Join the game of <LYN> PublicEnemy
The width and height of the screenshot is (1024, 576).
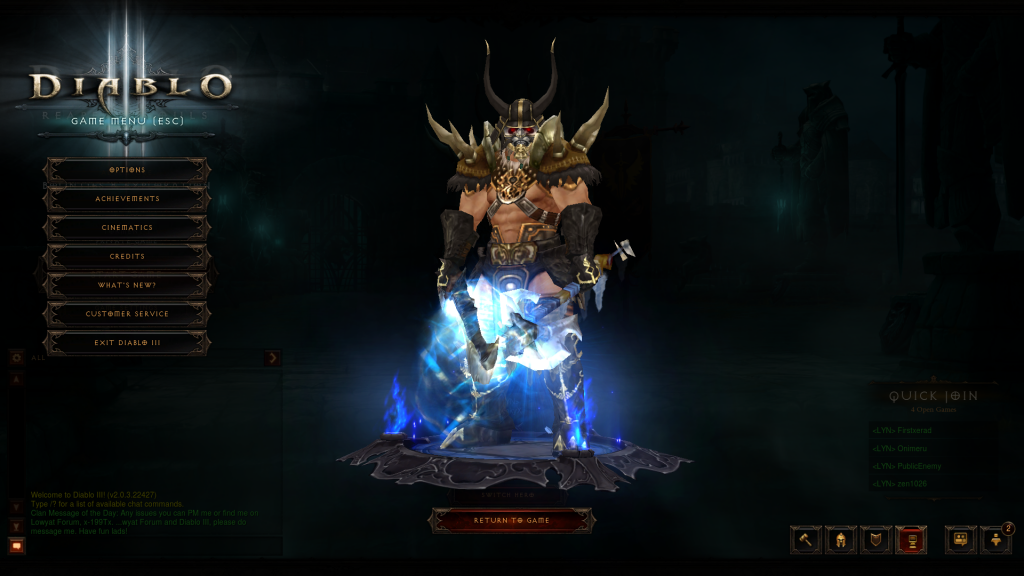tap(907, 466)
